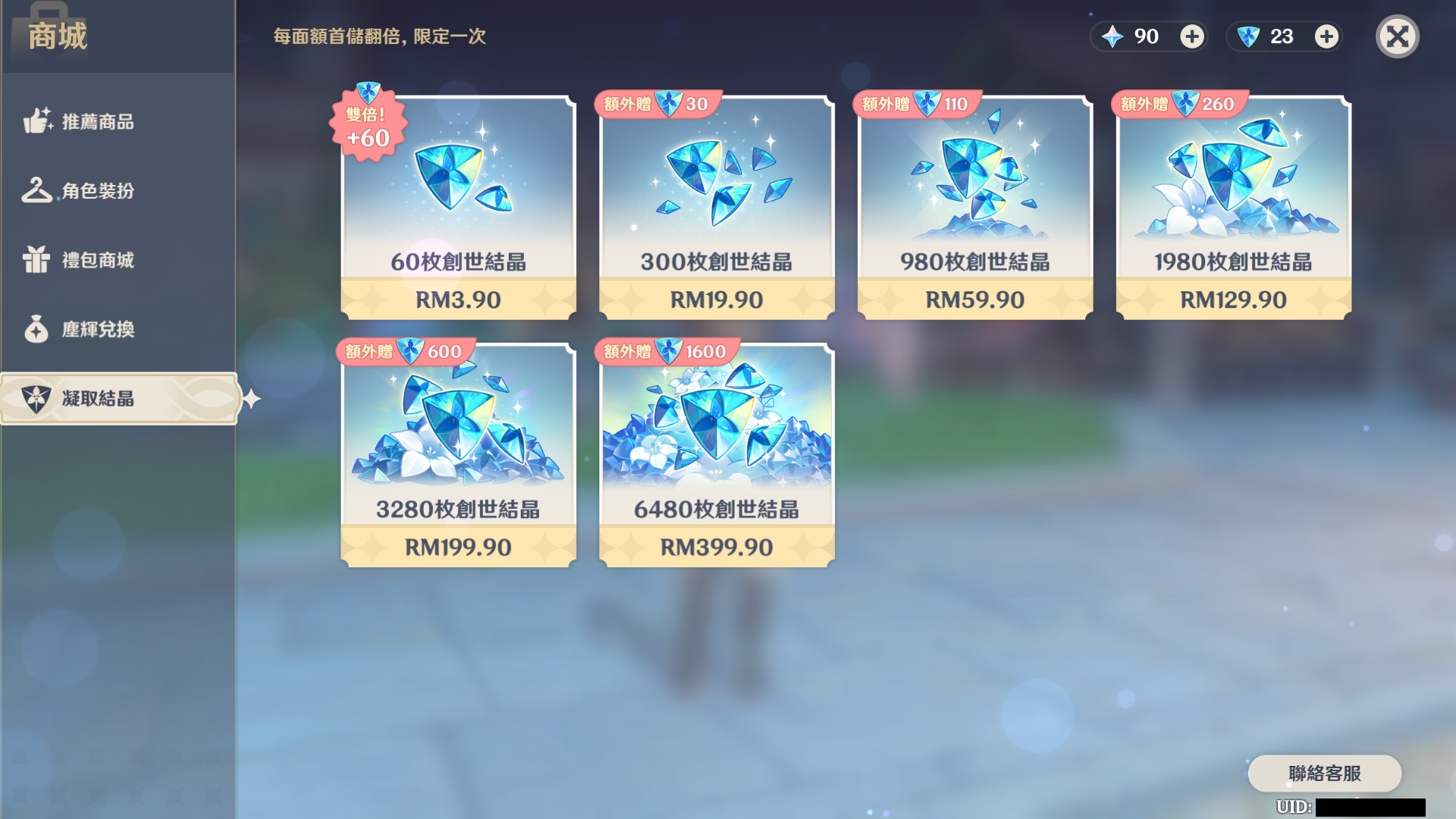The image size is (1456, 819).
Task: Select the 980枚創世結晶 crystal pack
Action: pyautogui.click(x=975, y=205)
